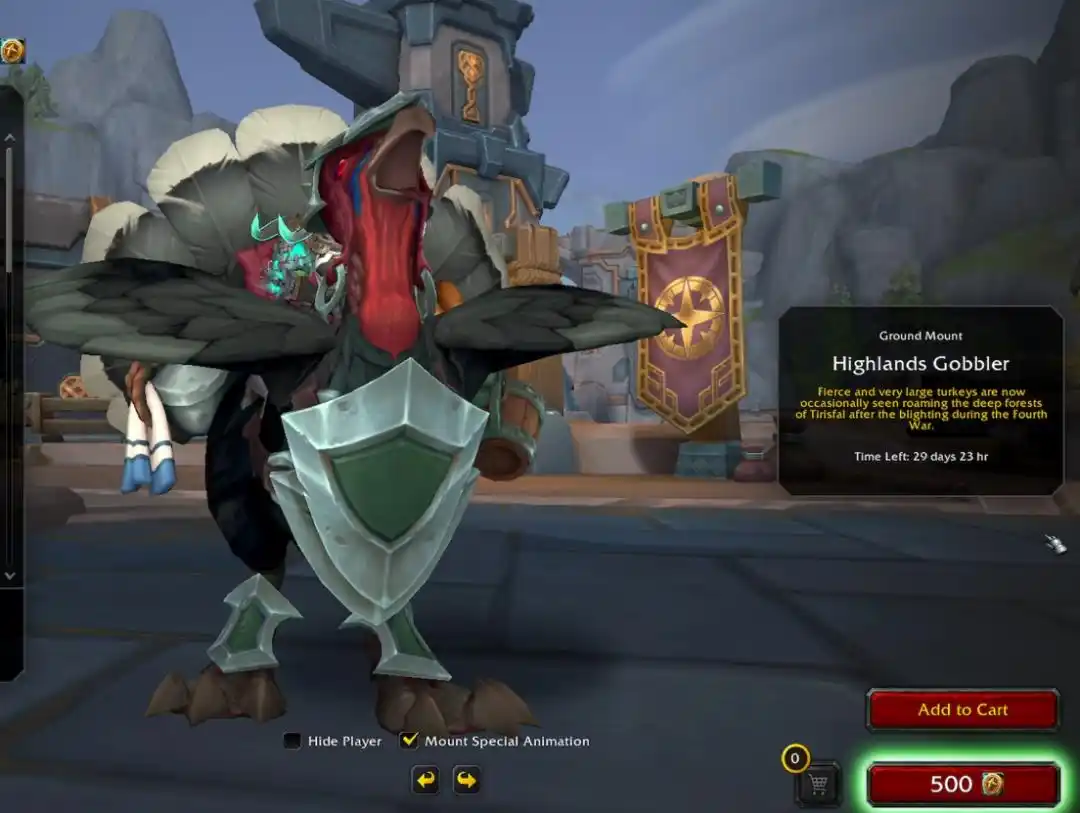Screen dimensions: 1080x813
Task: Toggle Mount Special Animation checkbox
Action: [408, 741]
